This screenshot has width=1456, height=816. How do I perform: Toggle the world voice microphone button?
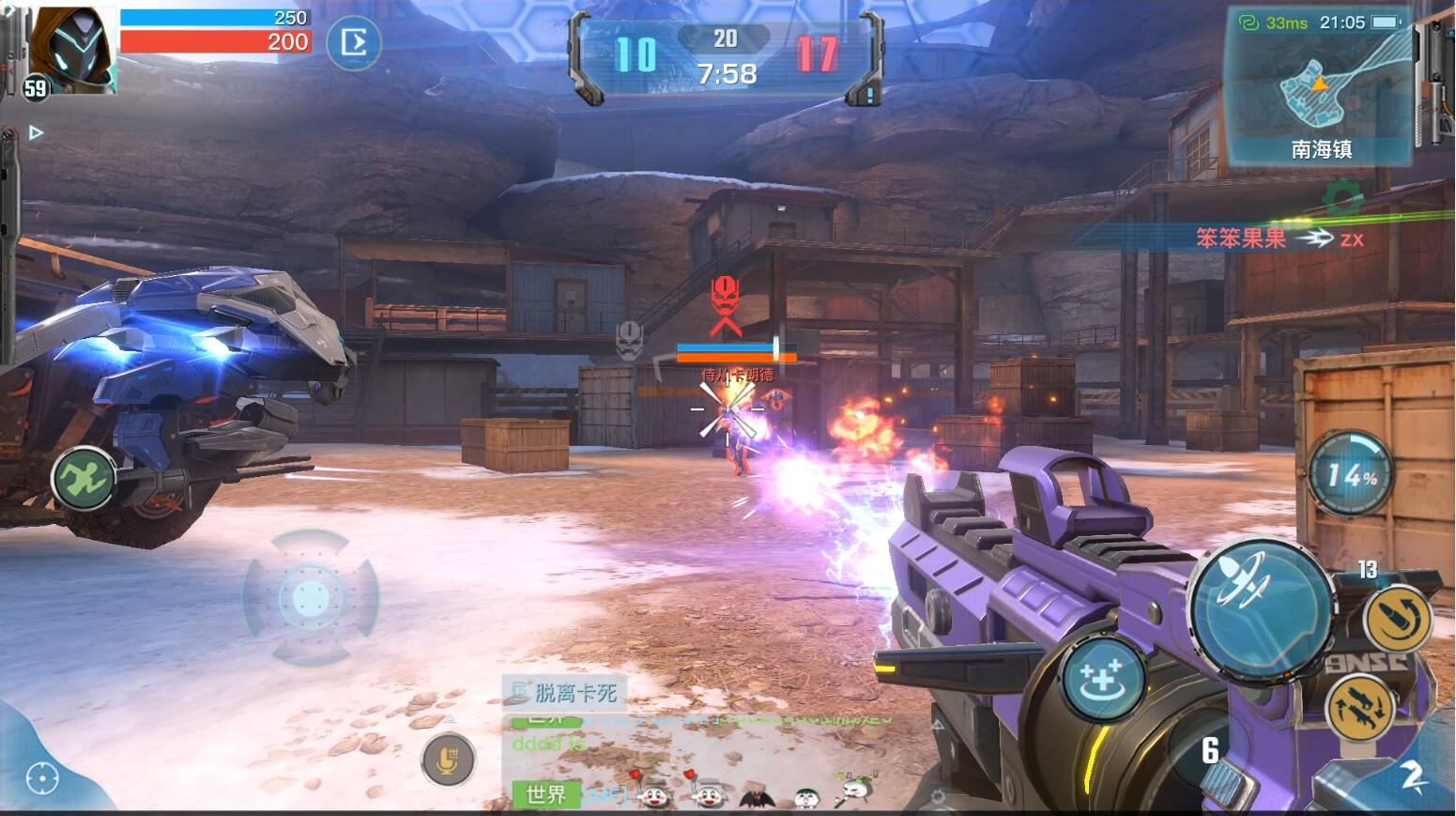pos(448,759)
